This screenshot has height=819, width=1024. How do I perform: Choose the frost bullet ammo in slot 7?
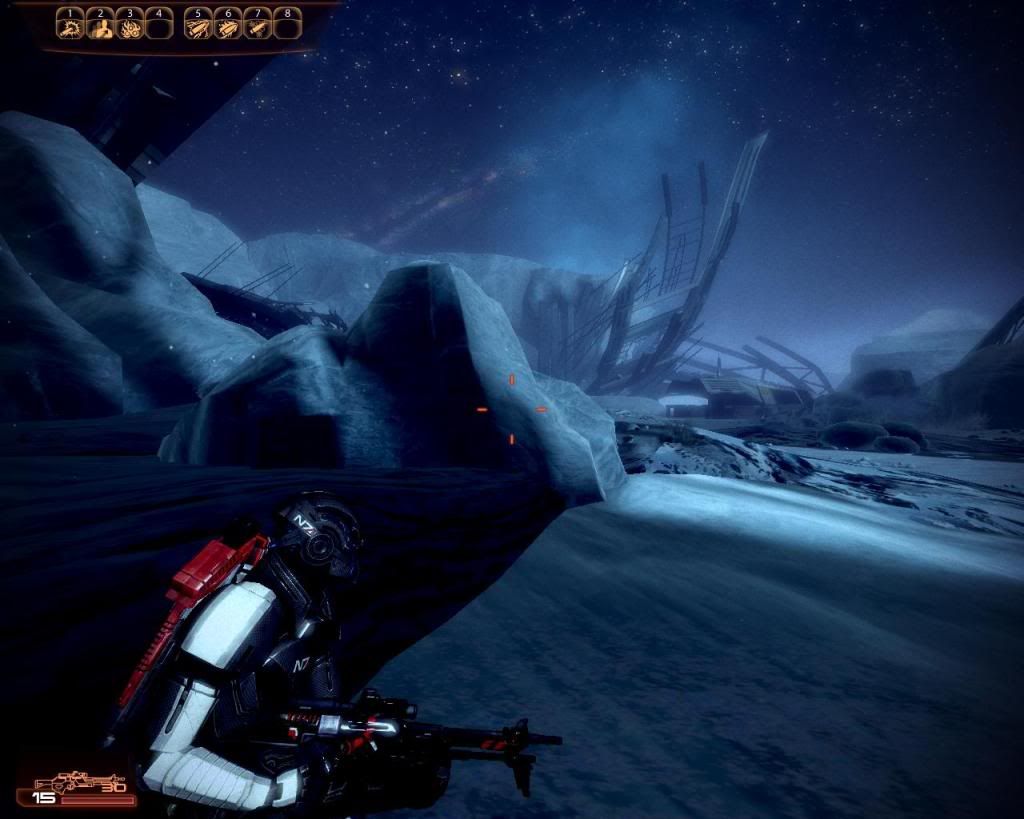(x=257, y=27)
